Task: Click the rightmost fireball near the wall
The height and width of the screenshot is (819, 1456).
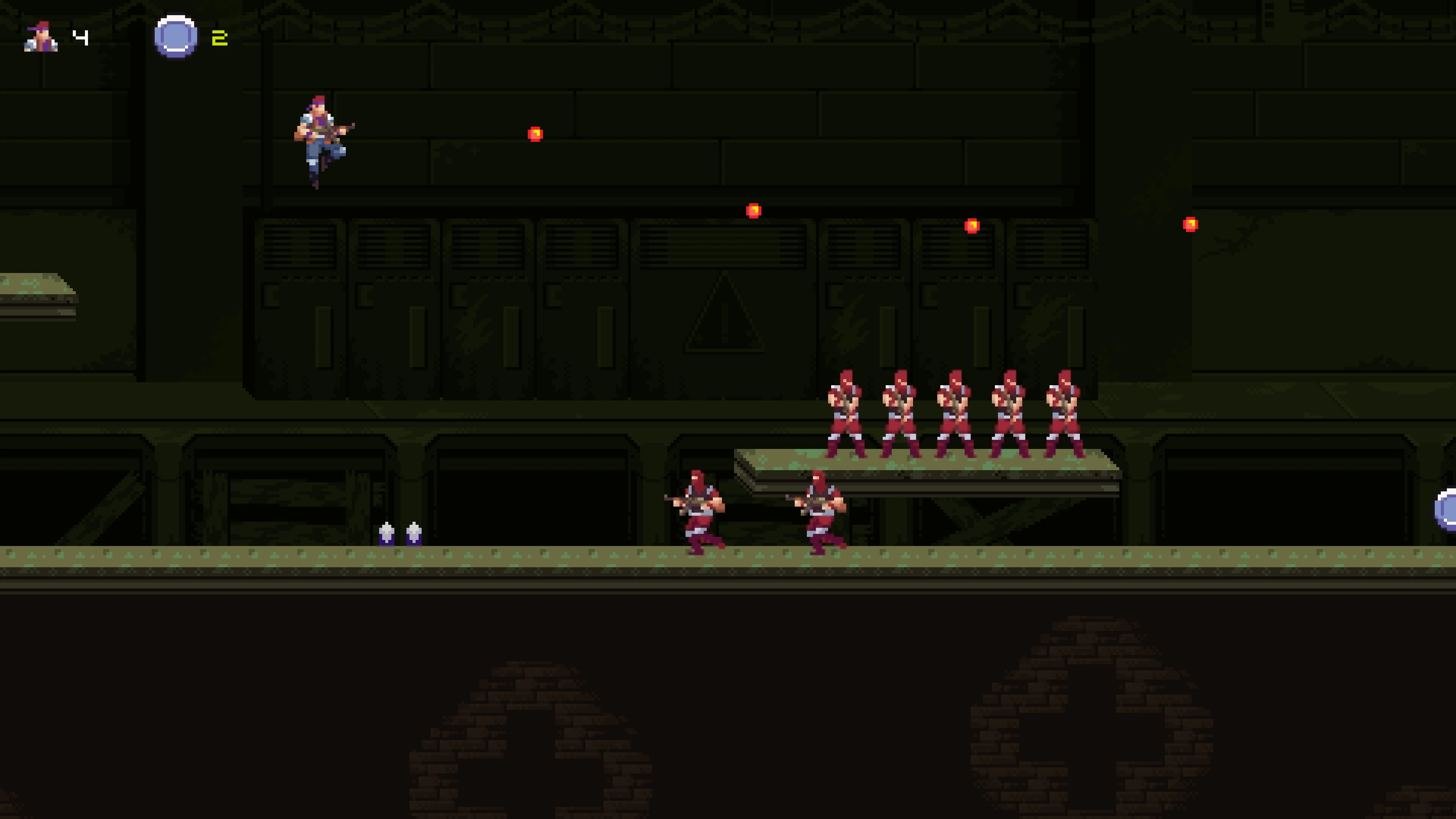Action: click(x=1190, y=225)
